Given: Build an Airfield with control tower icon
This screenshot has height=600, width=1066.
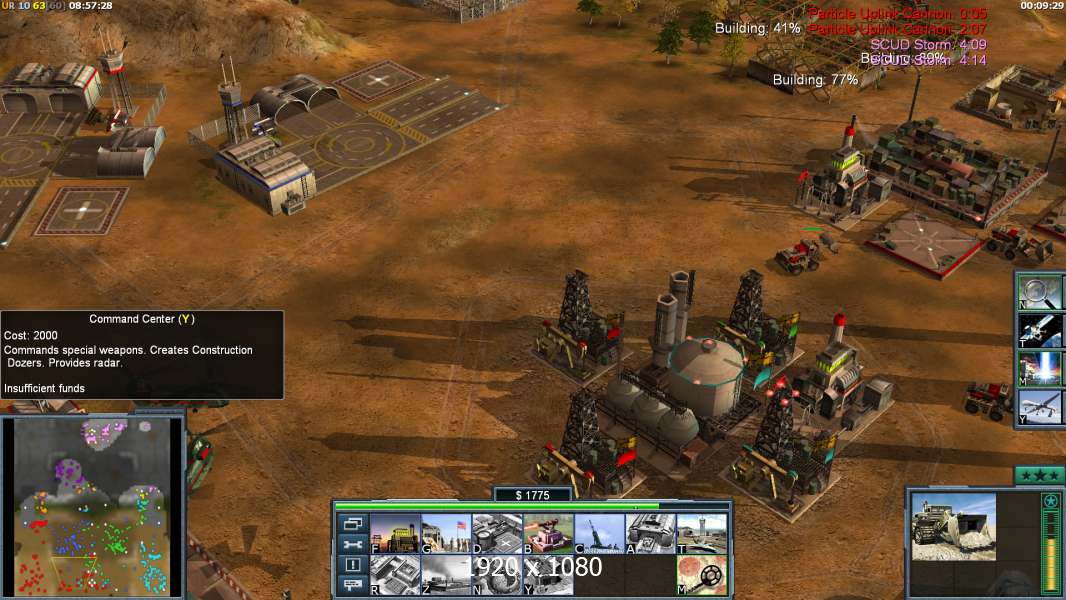Looking at the screenshot, I should point(701,534).
